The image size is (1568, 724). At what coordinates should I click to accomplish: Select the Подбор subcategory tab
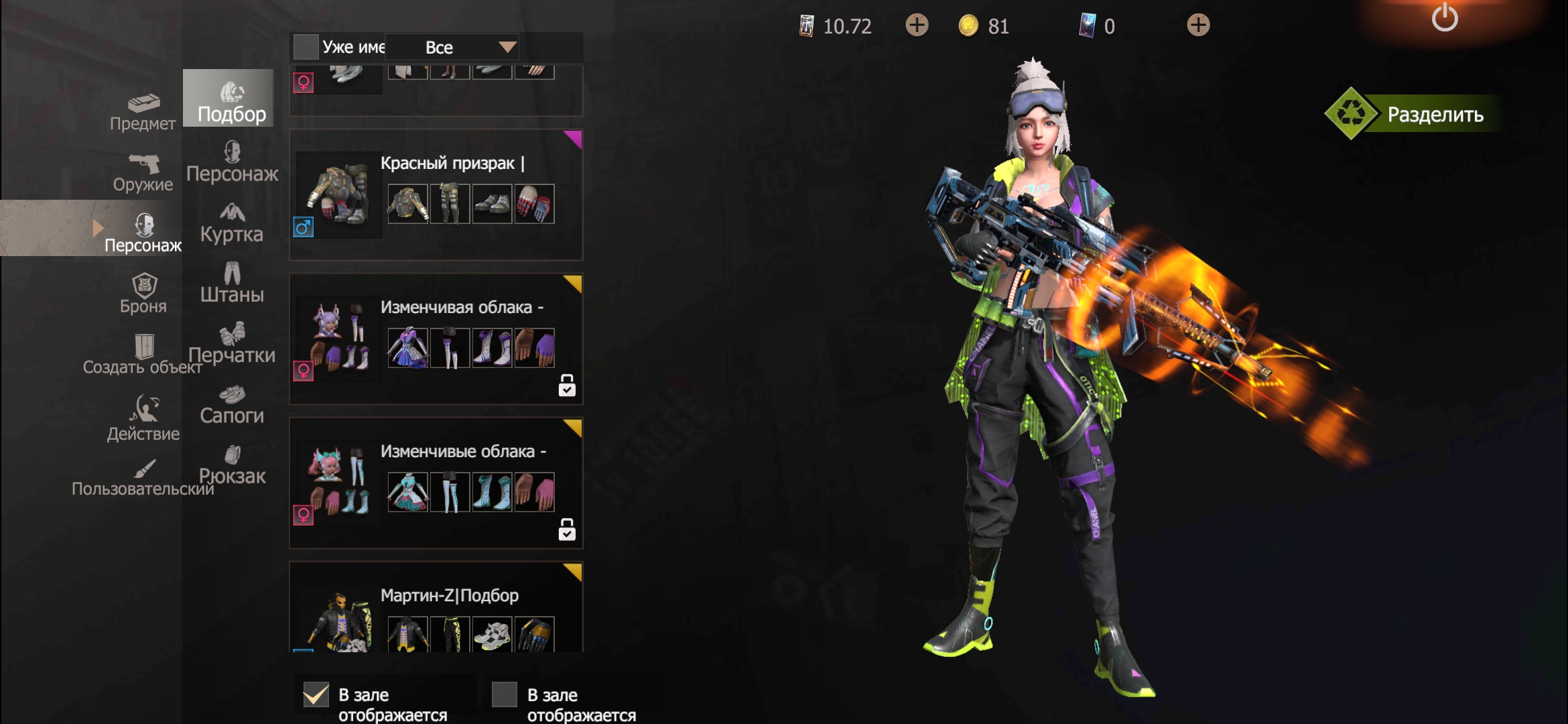tap(231, 101)
